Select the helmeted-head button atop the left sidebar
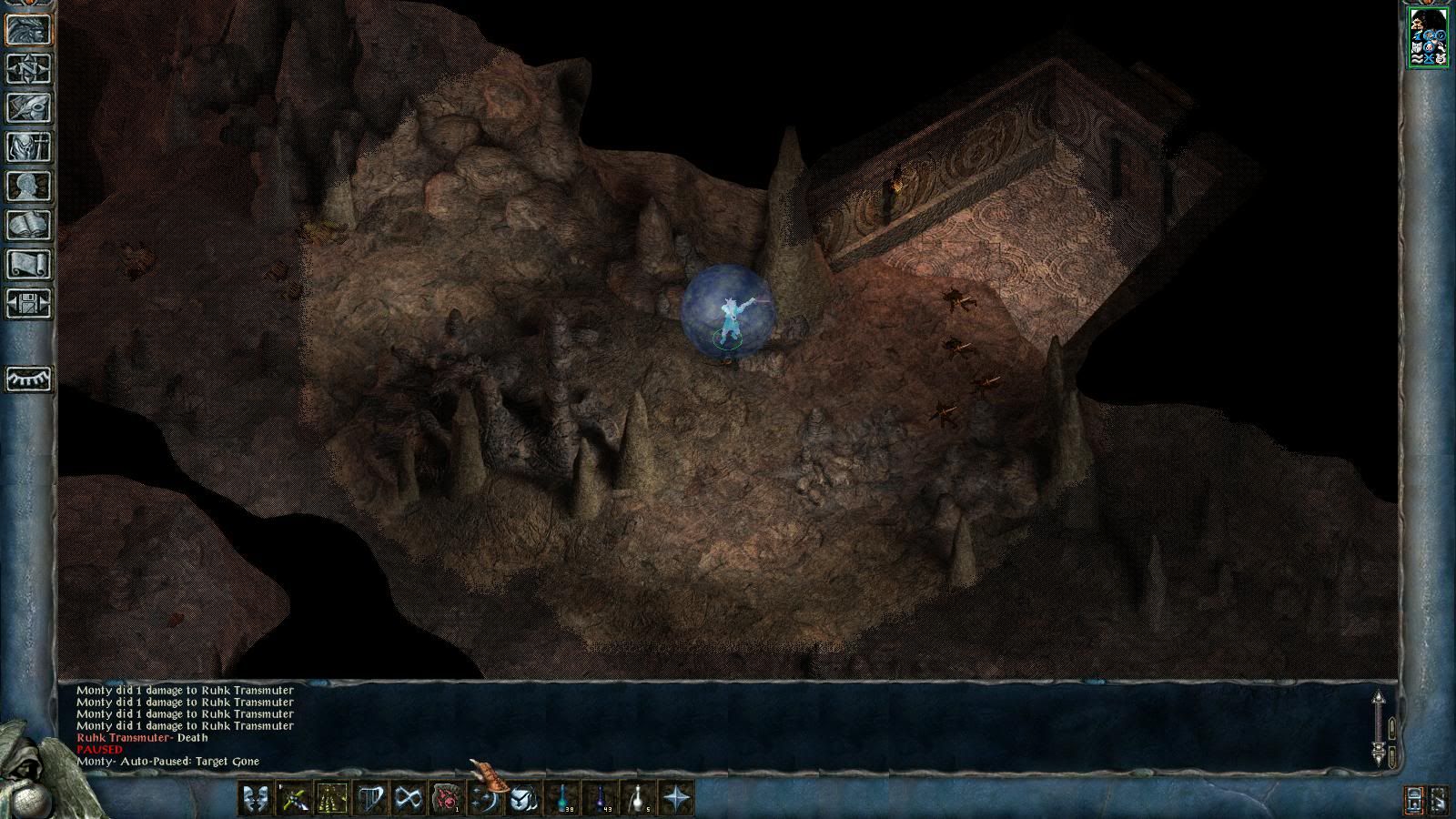 pyautogui.click(x=28, y=29)
